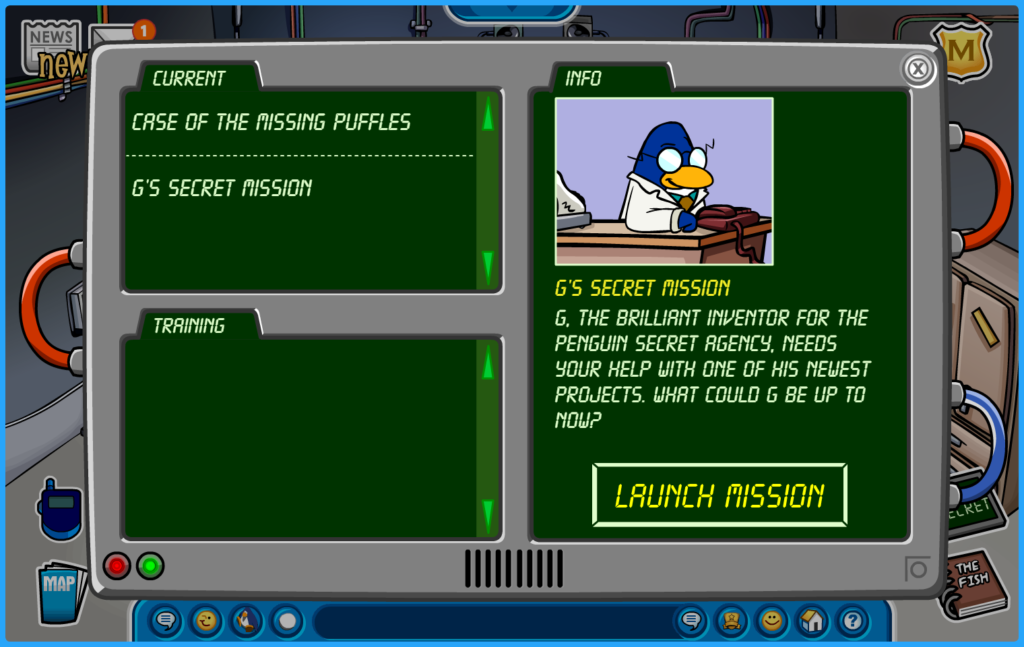This screenshot has height=647, width=1024.
Task: Launch G's Secret Mission
Action: pyautogui.click(x=719, y=495)
